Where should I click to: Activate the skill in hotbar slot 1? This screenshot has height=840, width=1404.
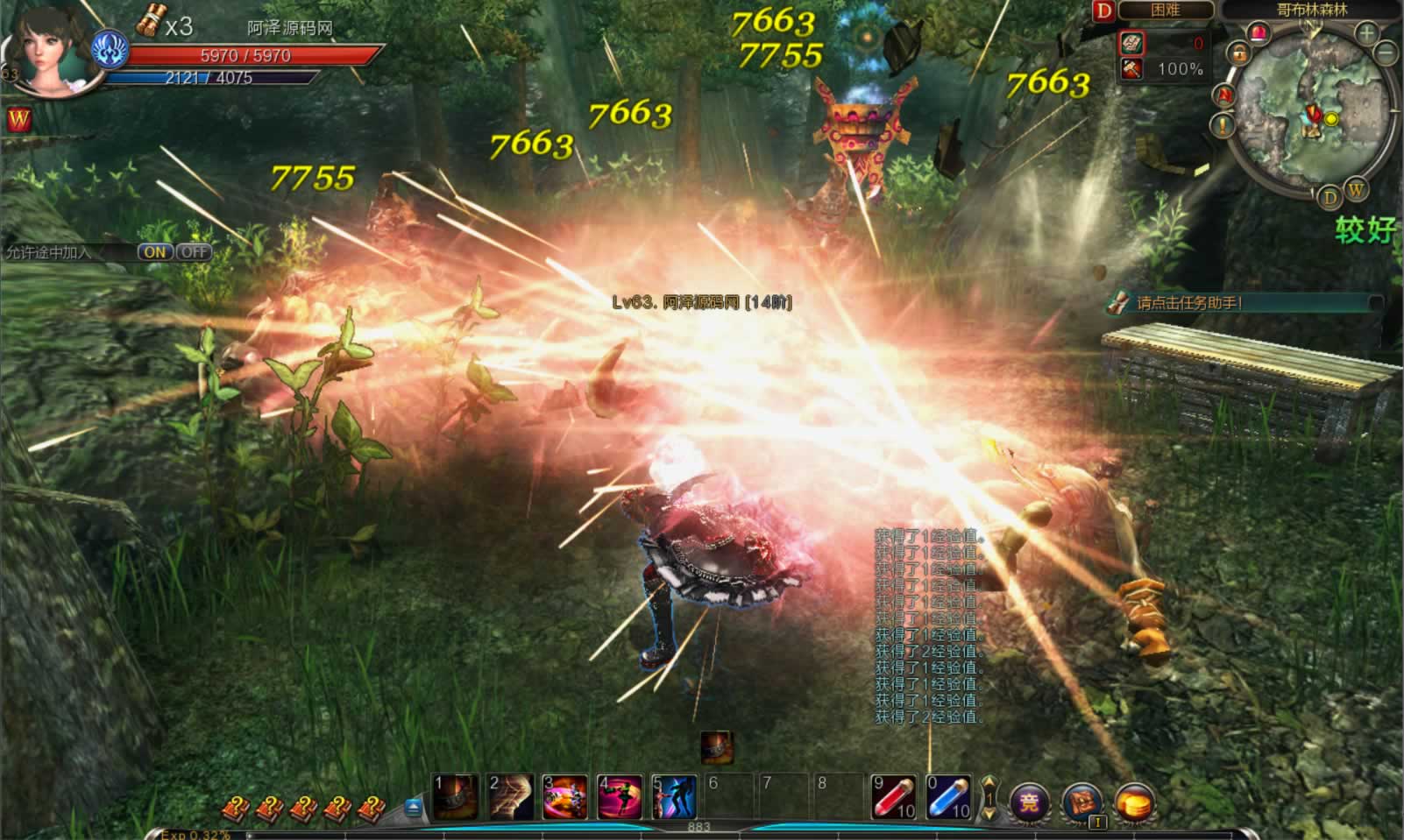456,796
